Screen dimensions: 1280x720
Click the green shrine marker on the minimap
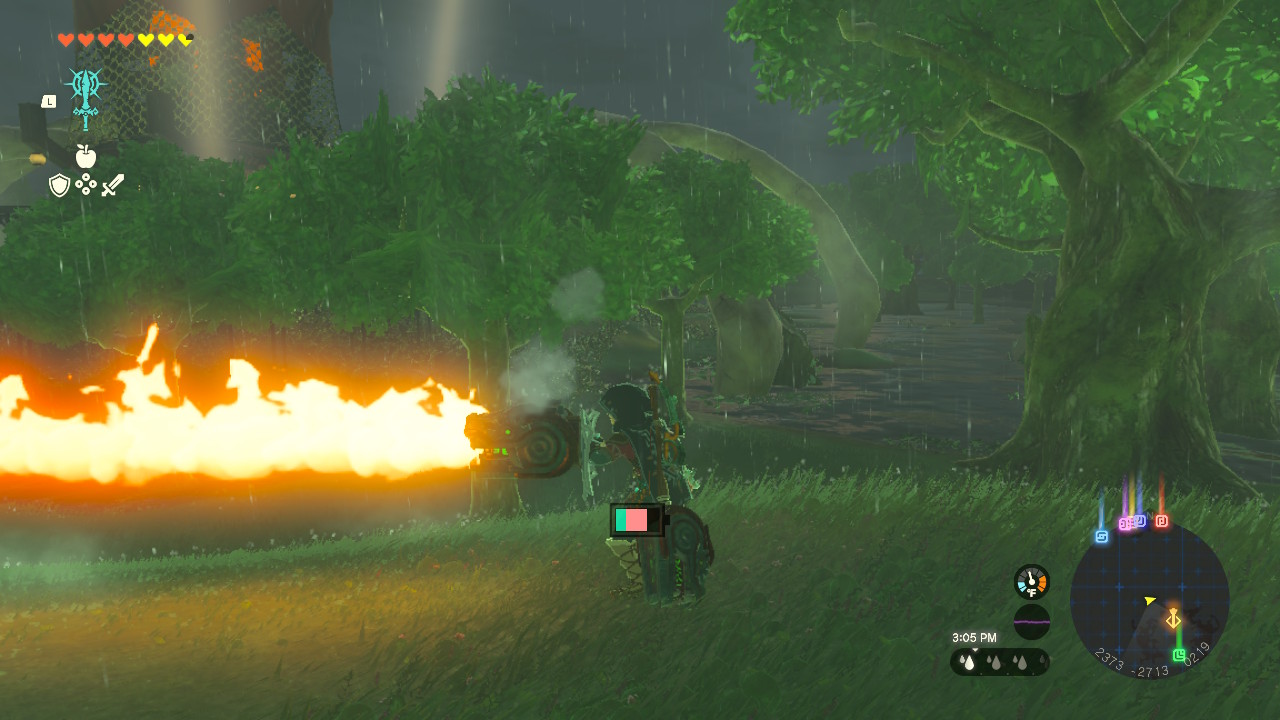[1179, 655]
